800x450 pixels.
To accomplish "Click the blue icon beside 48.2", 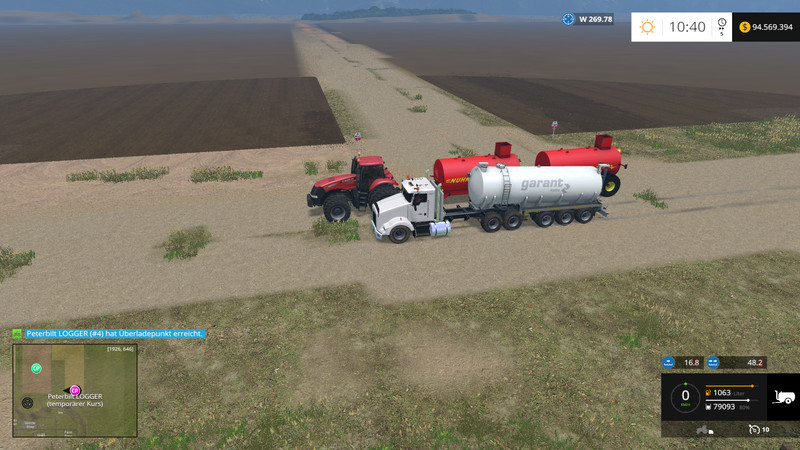I will (714, 362).
